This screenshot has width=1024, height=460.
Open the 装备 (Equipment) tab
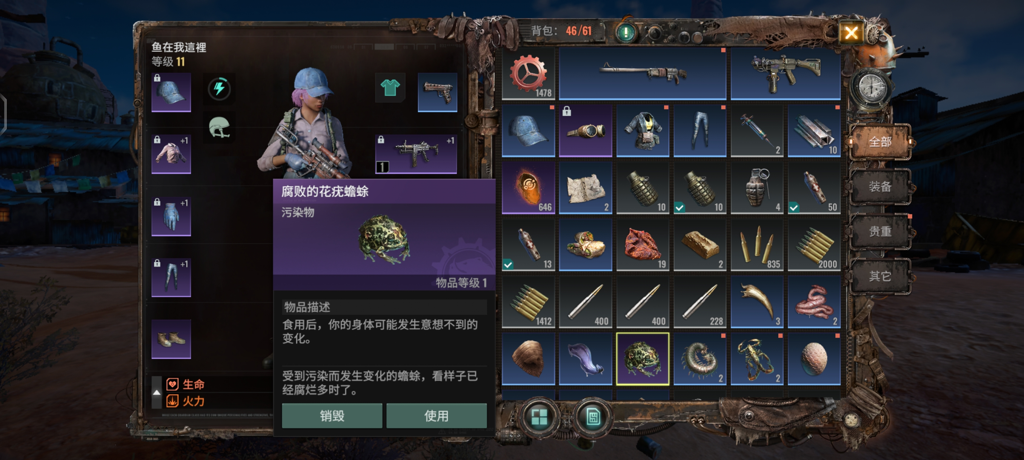(879, 186)
